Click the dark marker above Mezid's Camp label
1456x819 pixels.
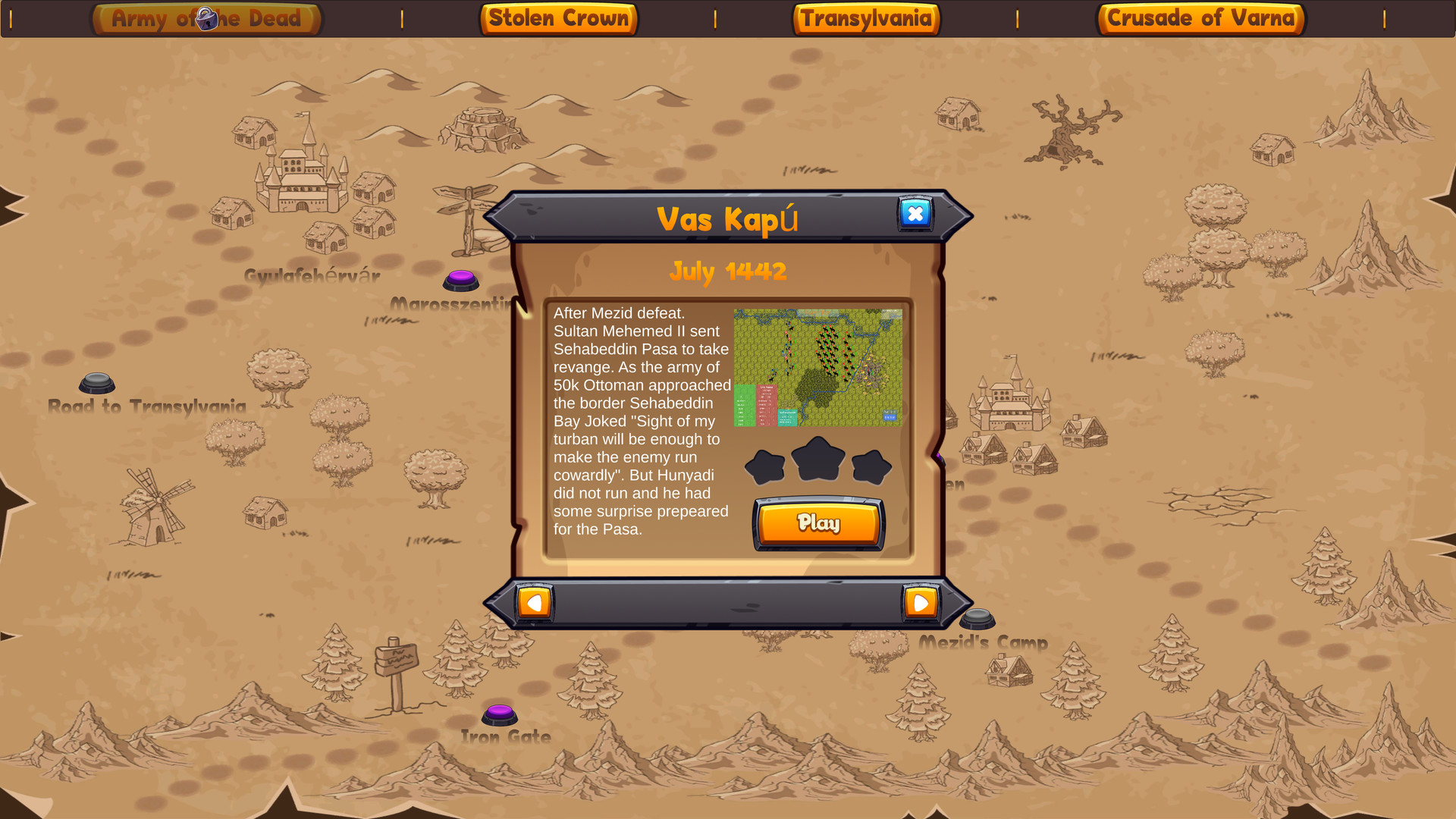979,618
